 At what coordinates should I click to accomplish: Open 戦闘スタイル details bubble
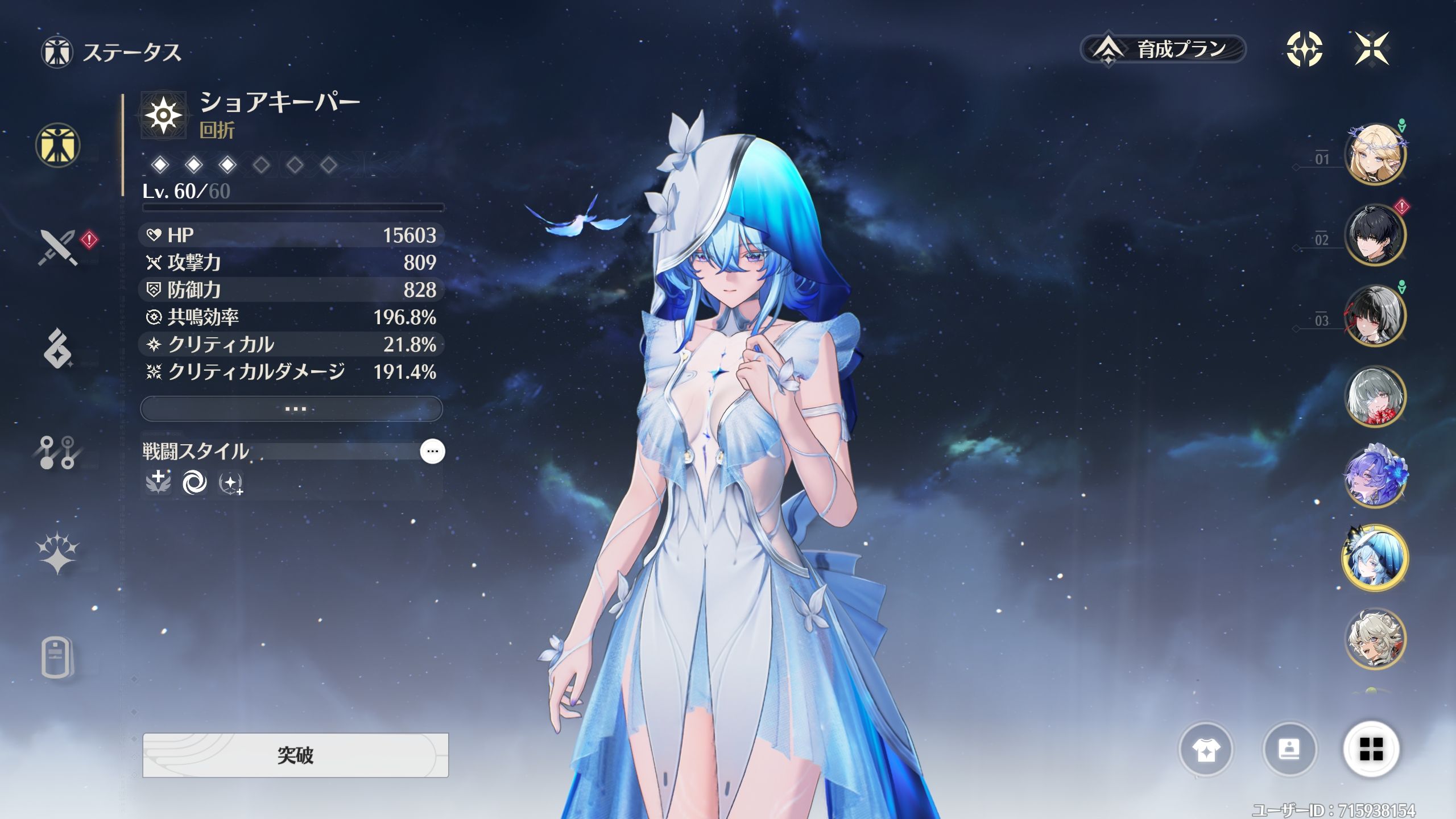tap(432, 451)
